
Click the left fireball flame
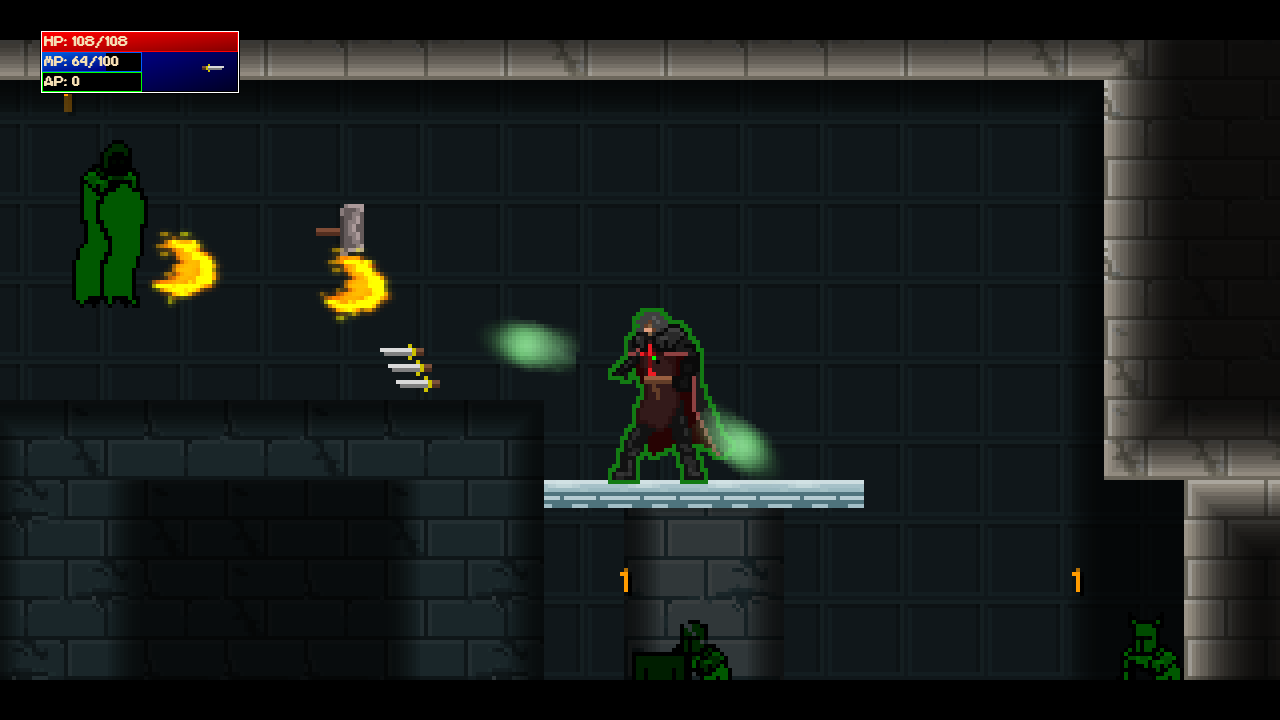[185, 265]
